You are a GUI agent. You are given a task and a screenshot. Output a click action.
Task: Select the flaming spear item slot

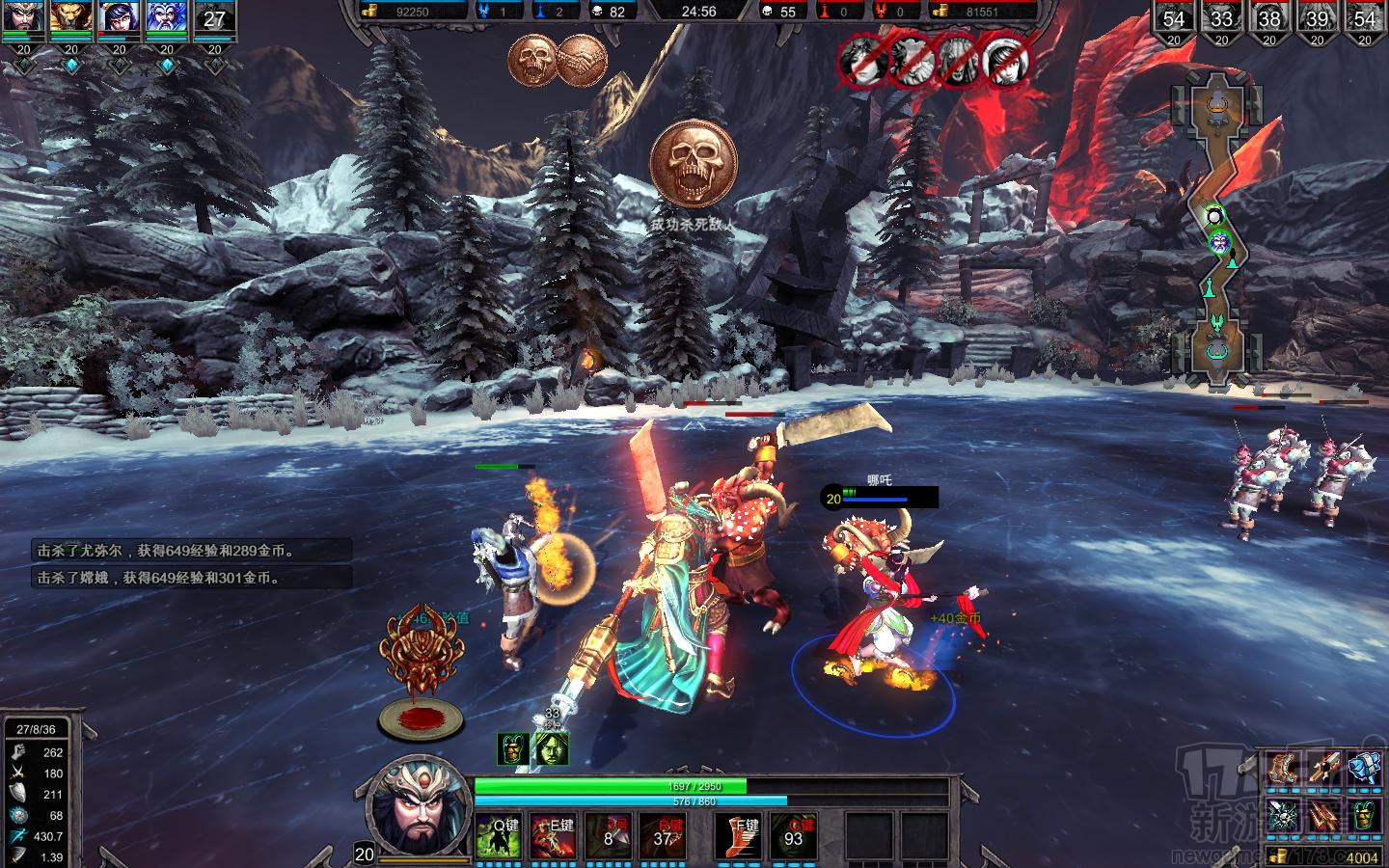[x=1325, y=770]
